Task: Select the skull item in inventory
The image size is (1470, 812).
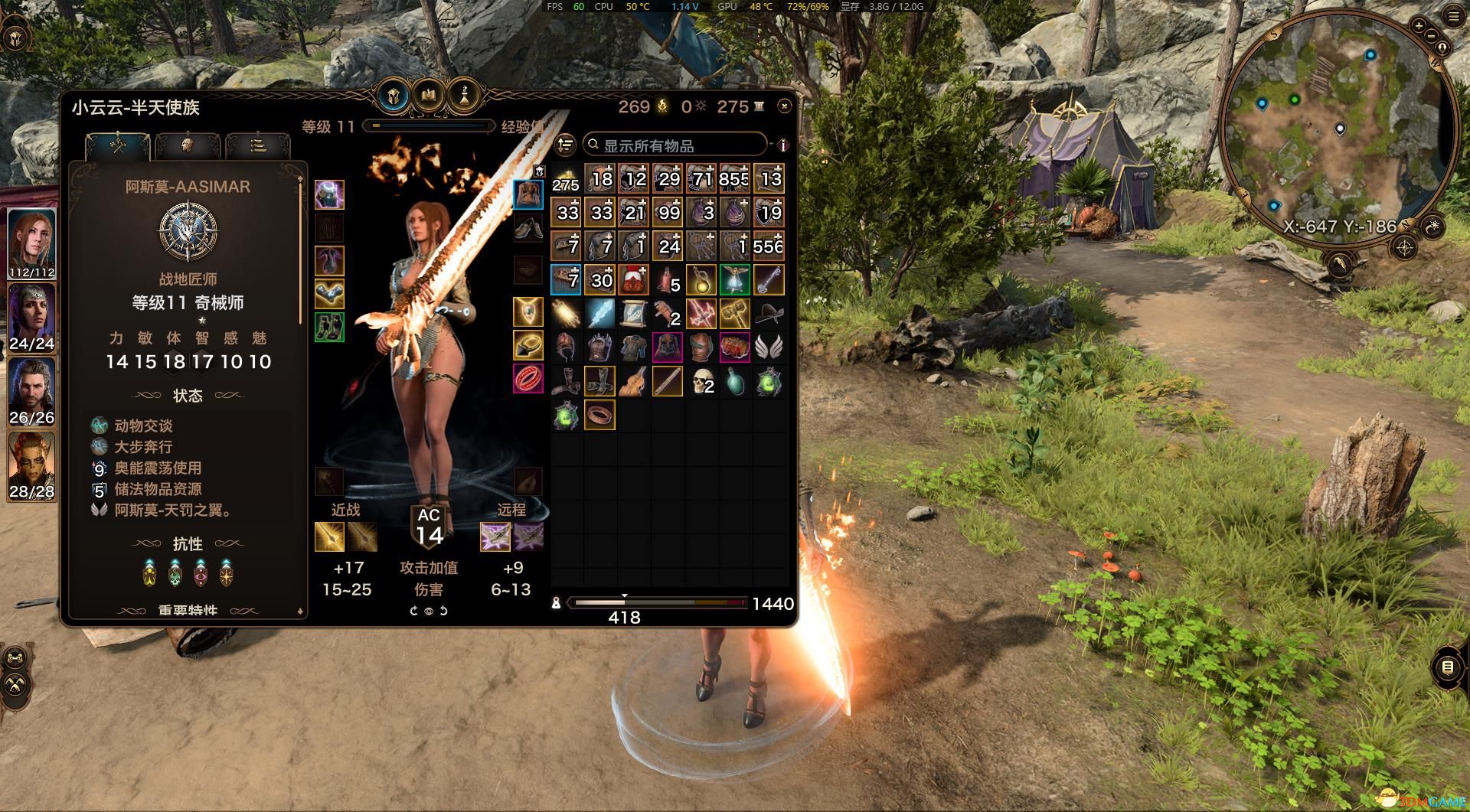Action: pos(701,380)
